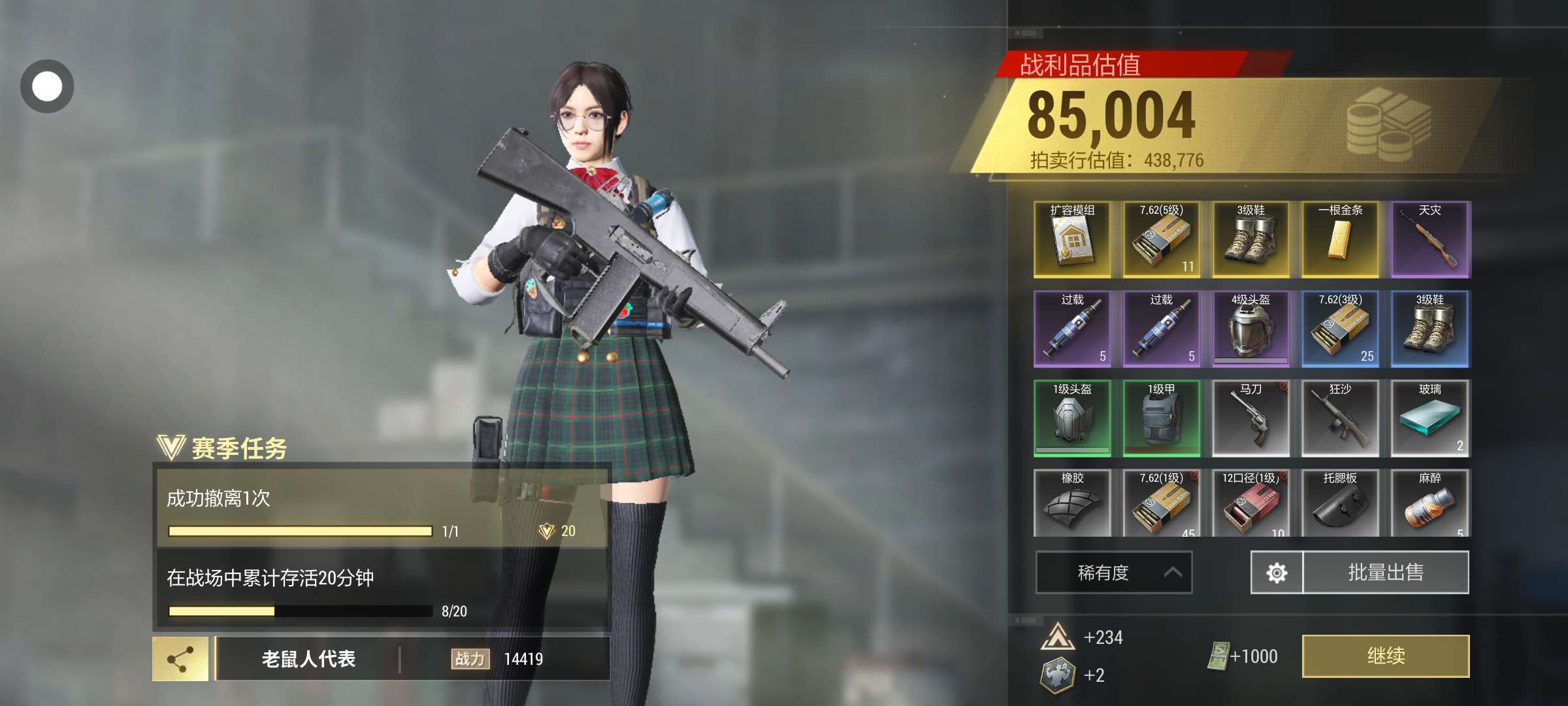Choose the 1级头盔 helmet slot
Viewport: 1568px width, 706px height.
coord(1072,418)
